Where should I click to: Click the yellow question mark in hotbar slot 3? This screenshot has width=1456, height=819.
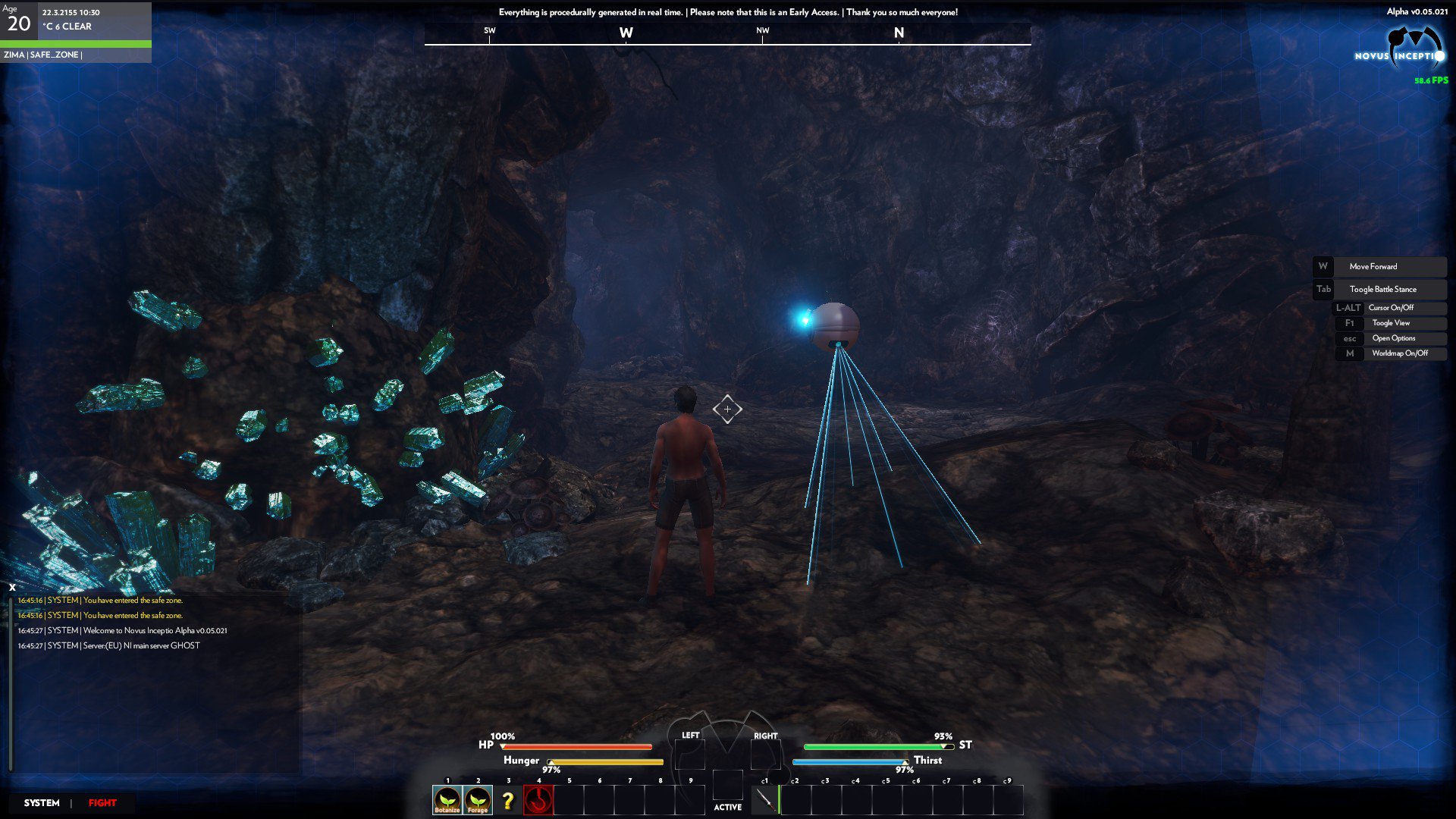(x=507, y=800)
